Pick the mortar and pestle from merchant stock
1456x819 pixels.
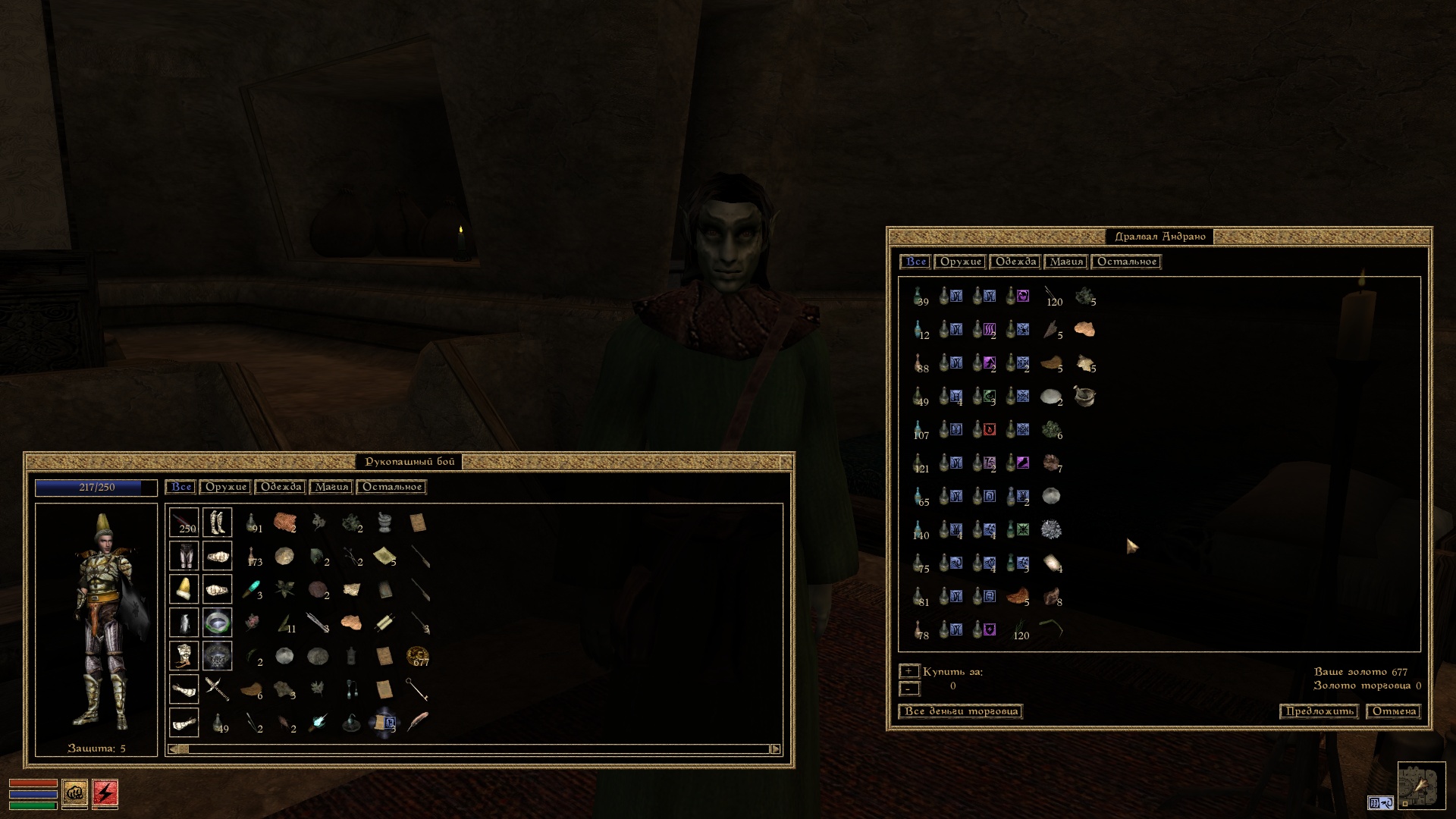(1084, 396)
